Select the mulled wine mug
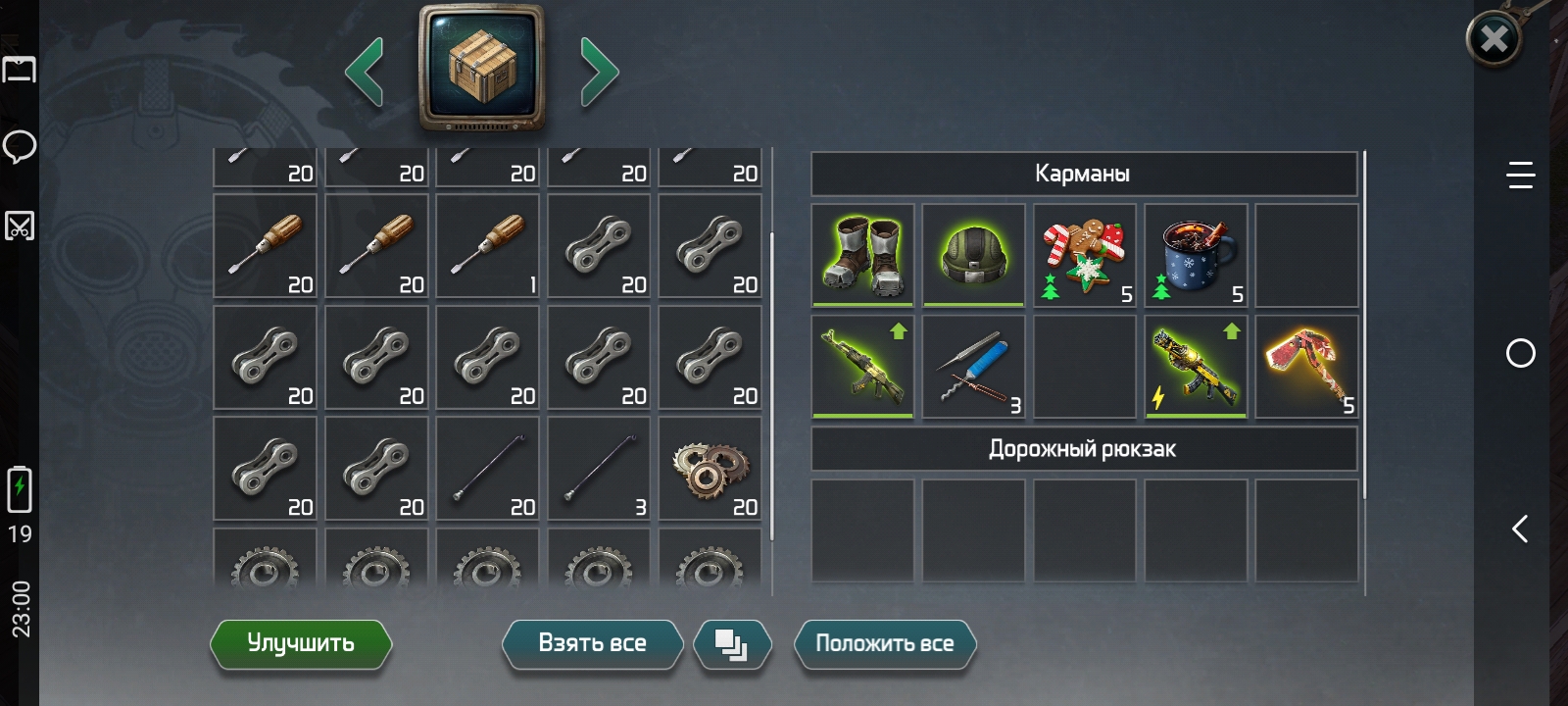 1196,256
